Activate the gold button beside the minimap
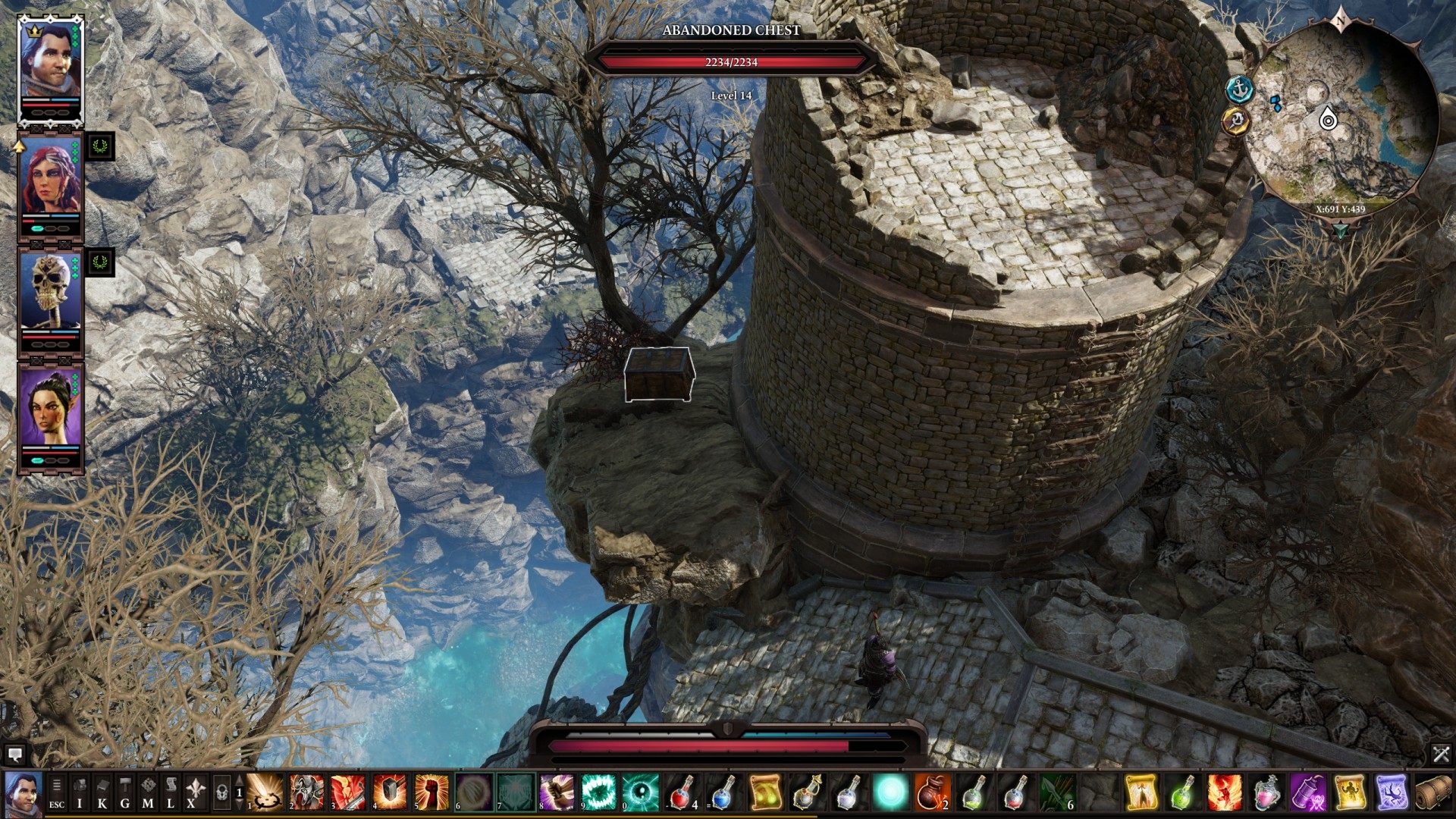Viewport: 1456px width, 819px height. point(1236,121)
